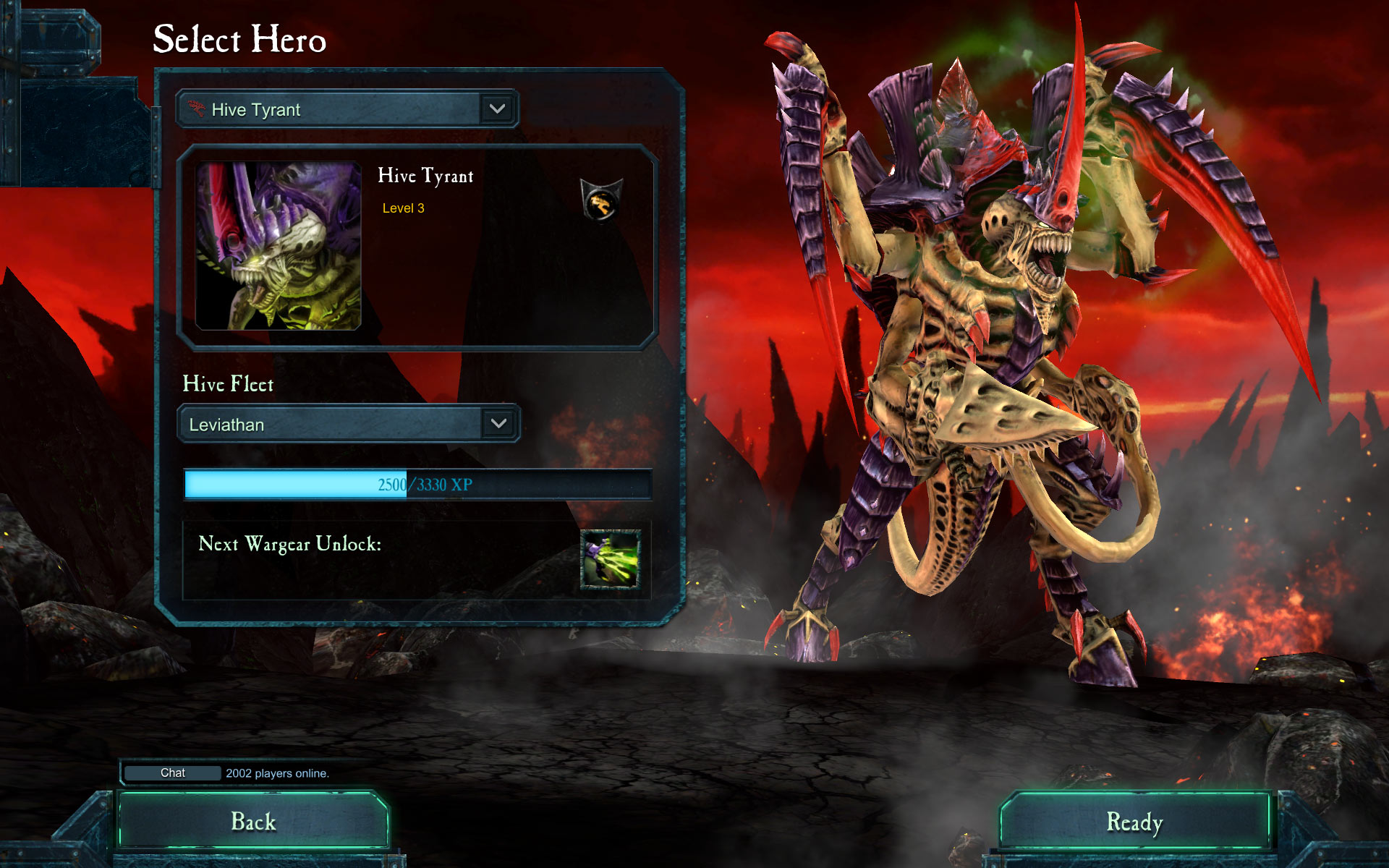This screenshot has height=868, width=1389.
Task: Click the chevron on the hero selection box
Action: (498, 109)
